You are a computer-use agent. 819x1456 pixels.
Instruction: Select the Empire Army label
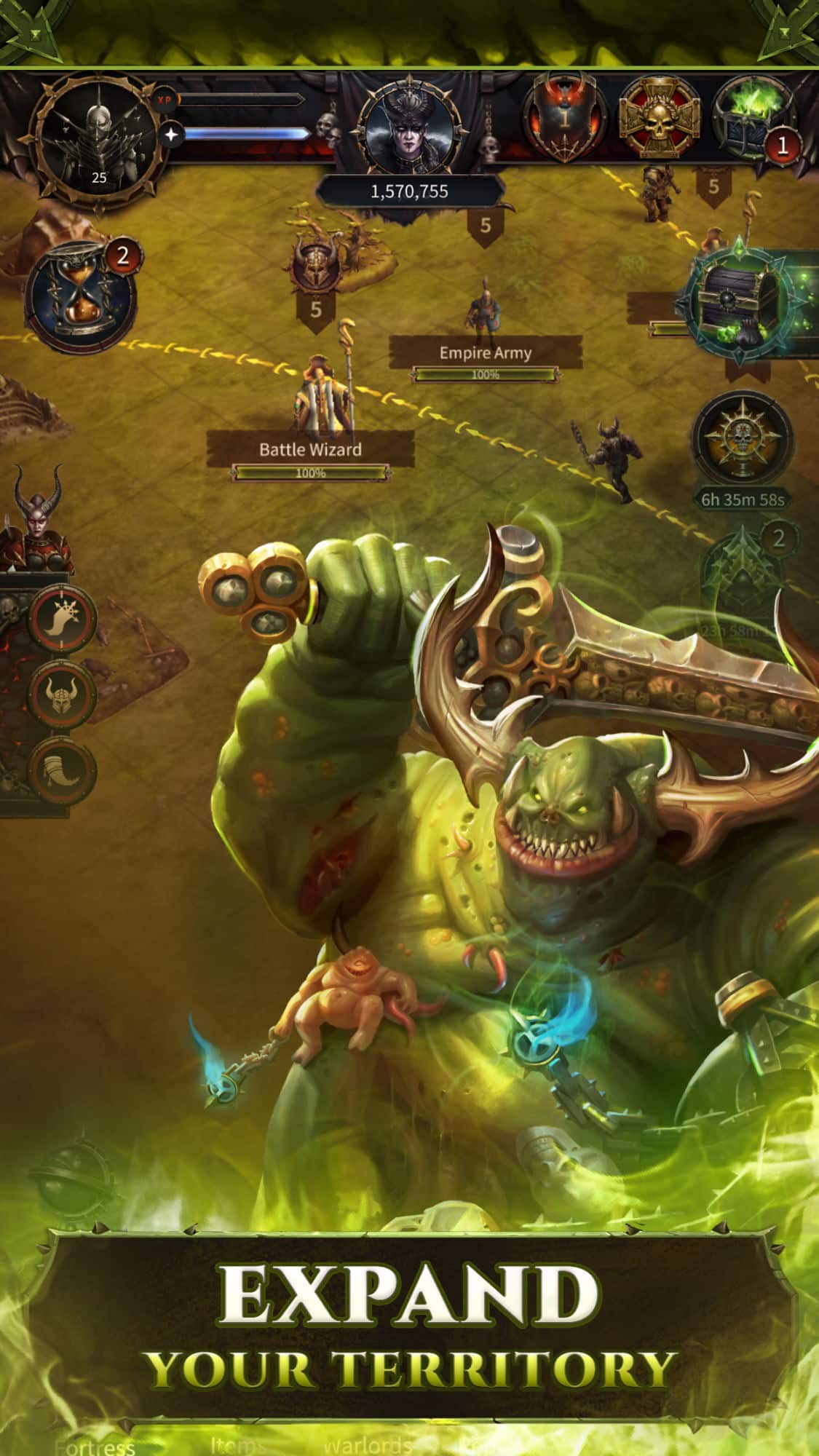point(485,353)
